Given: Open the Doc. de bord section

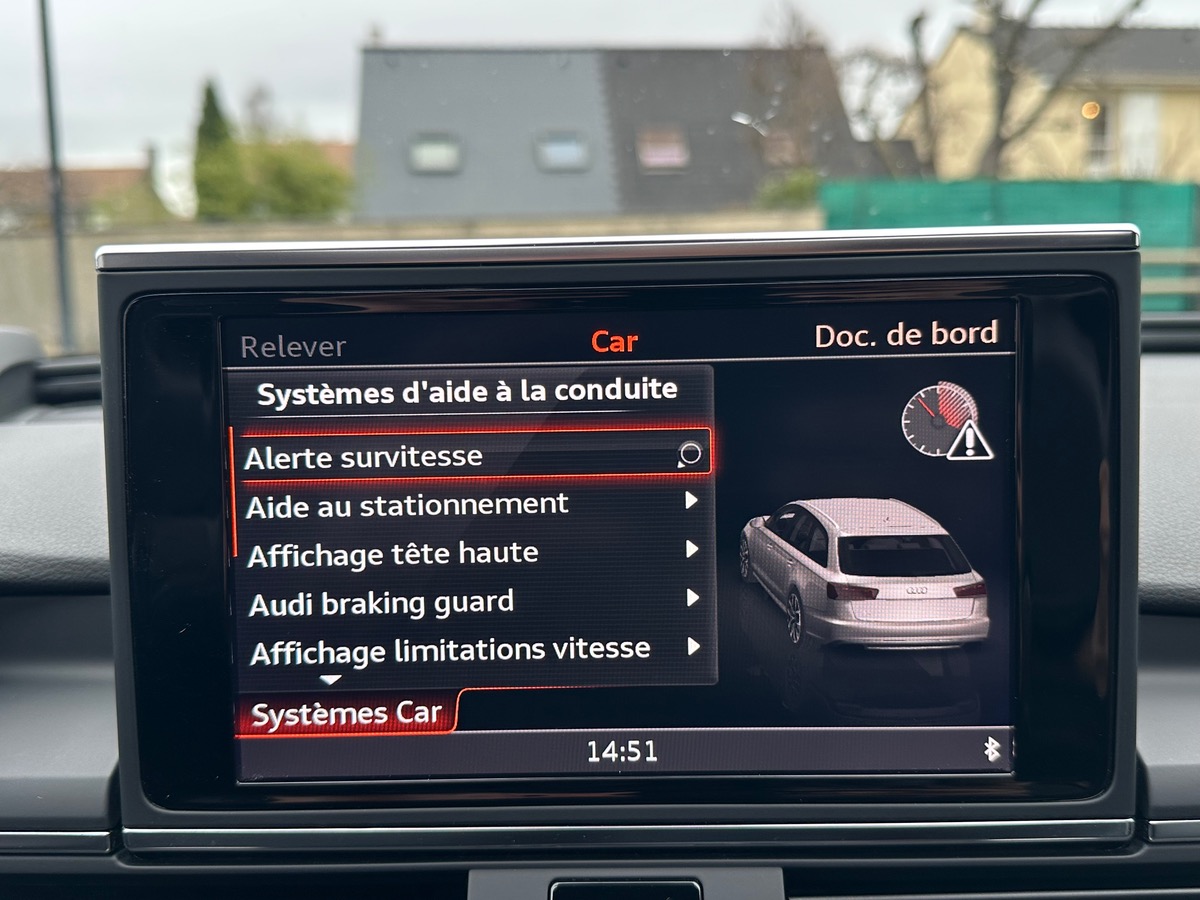Looking at the screenshot, I should click(x=905, y=335).
